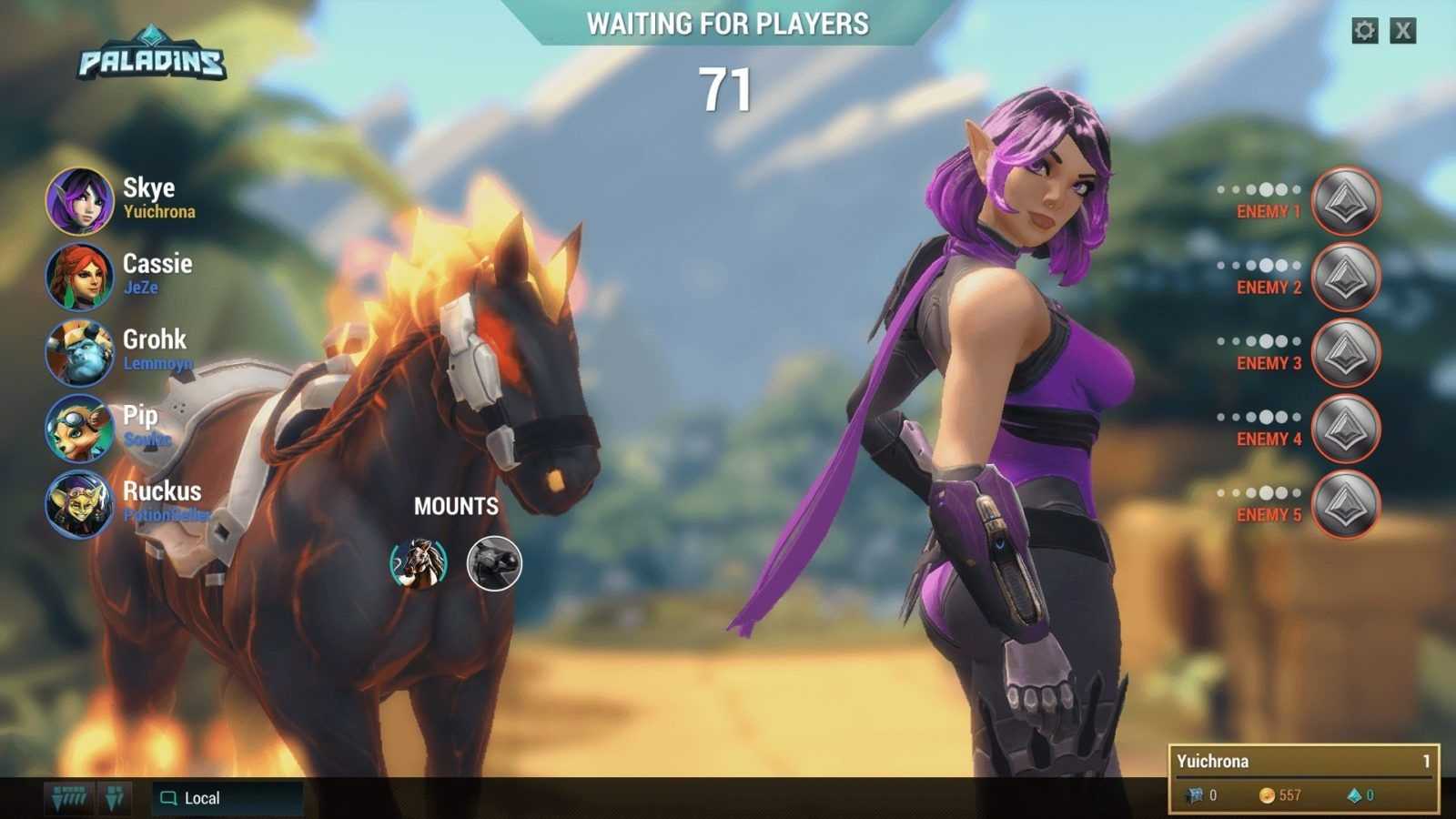Image resolution: width=1456 pixels, height=819 pixels.
Task: Open the Yuichrona player info panel
Action: (x=1303, y=778)
